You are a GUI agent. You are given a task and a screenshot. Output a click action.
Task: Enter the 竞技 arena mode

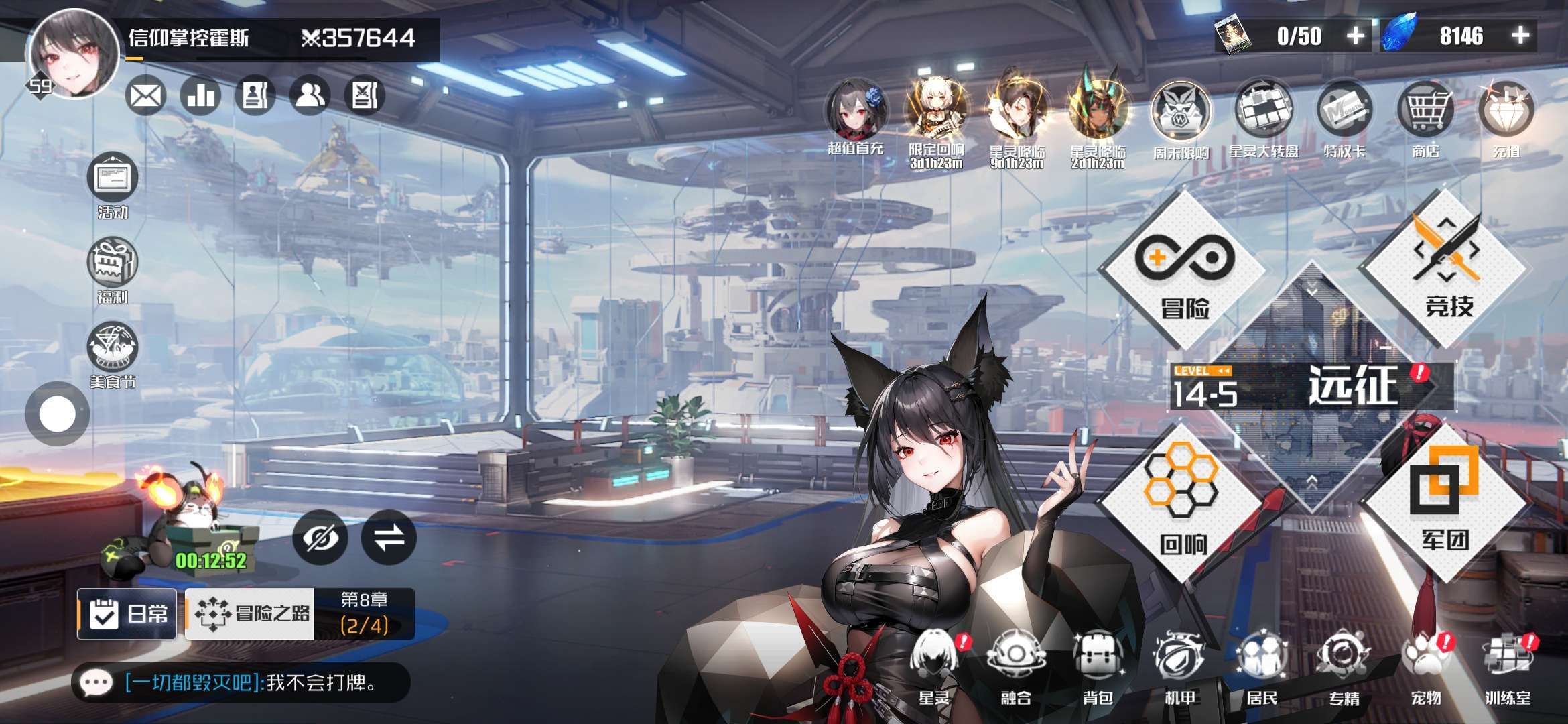click(x=1447, y=268)
